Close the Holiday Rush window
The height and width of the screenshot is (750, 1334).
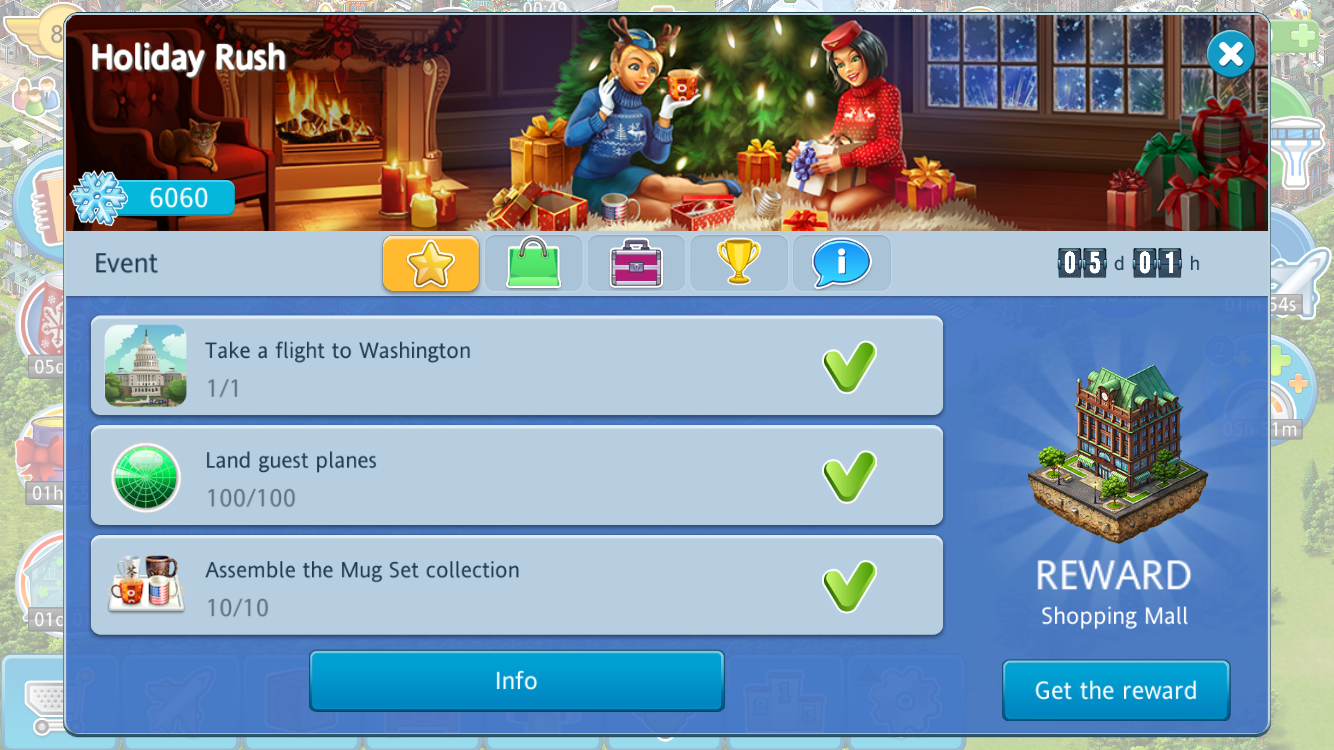point(1230,54)
